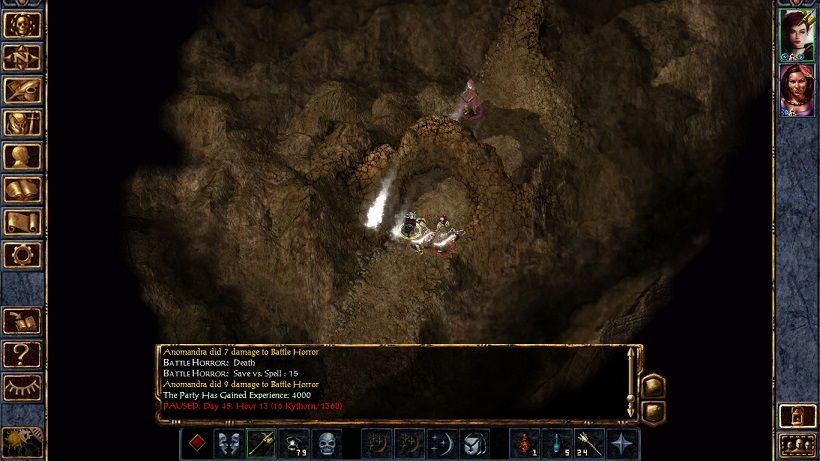
Task: Select the theater masks talk action
Action: pyautogui.click(x=229, y=443)
